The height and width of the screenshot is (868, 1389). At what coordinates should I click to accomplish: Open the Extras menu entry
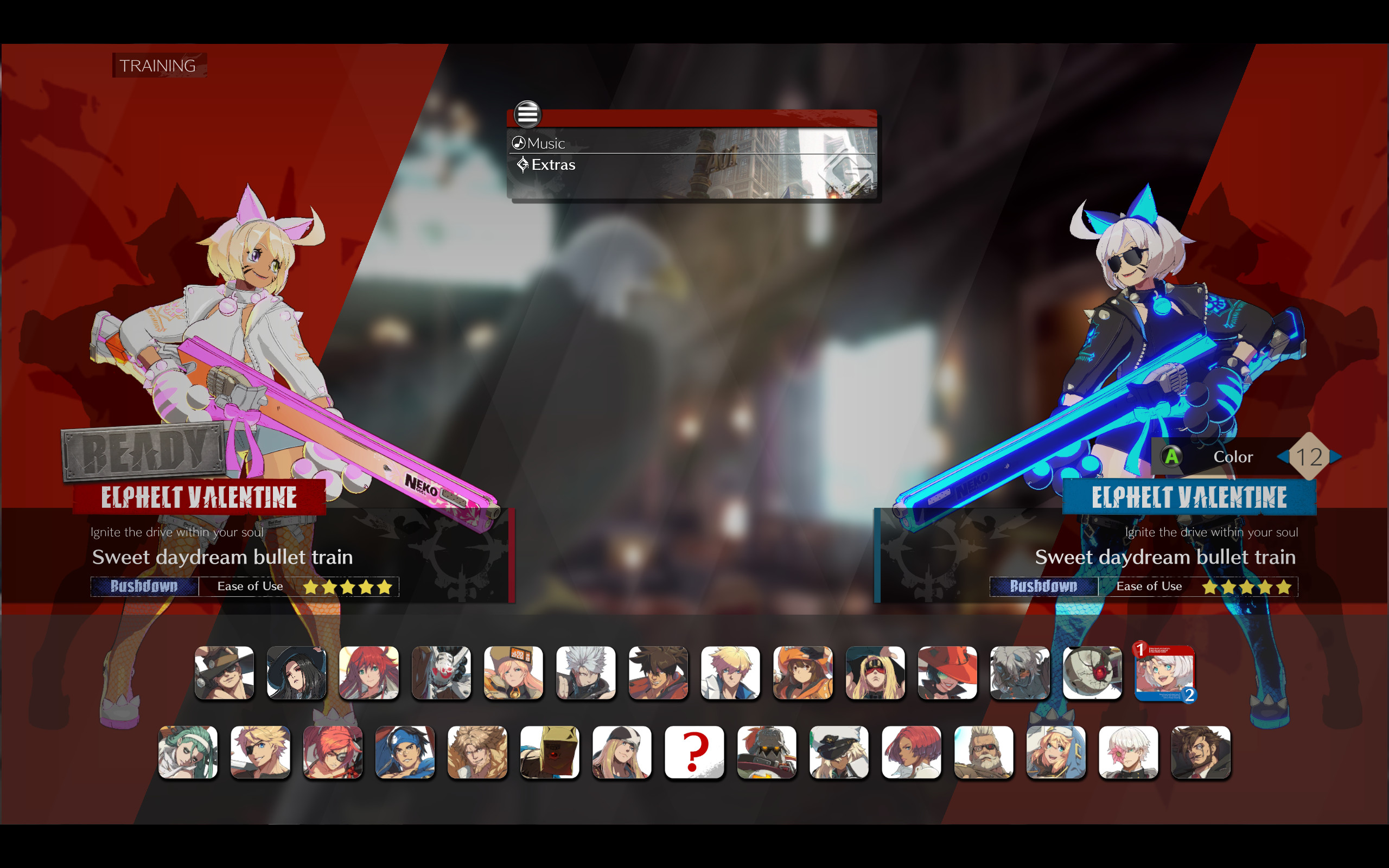553,165
